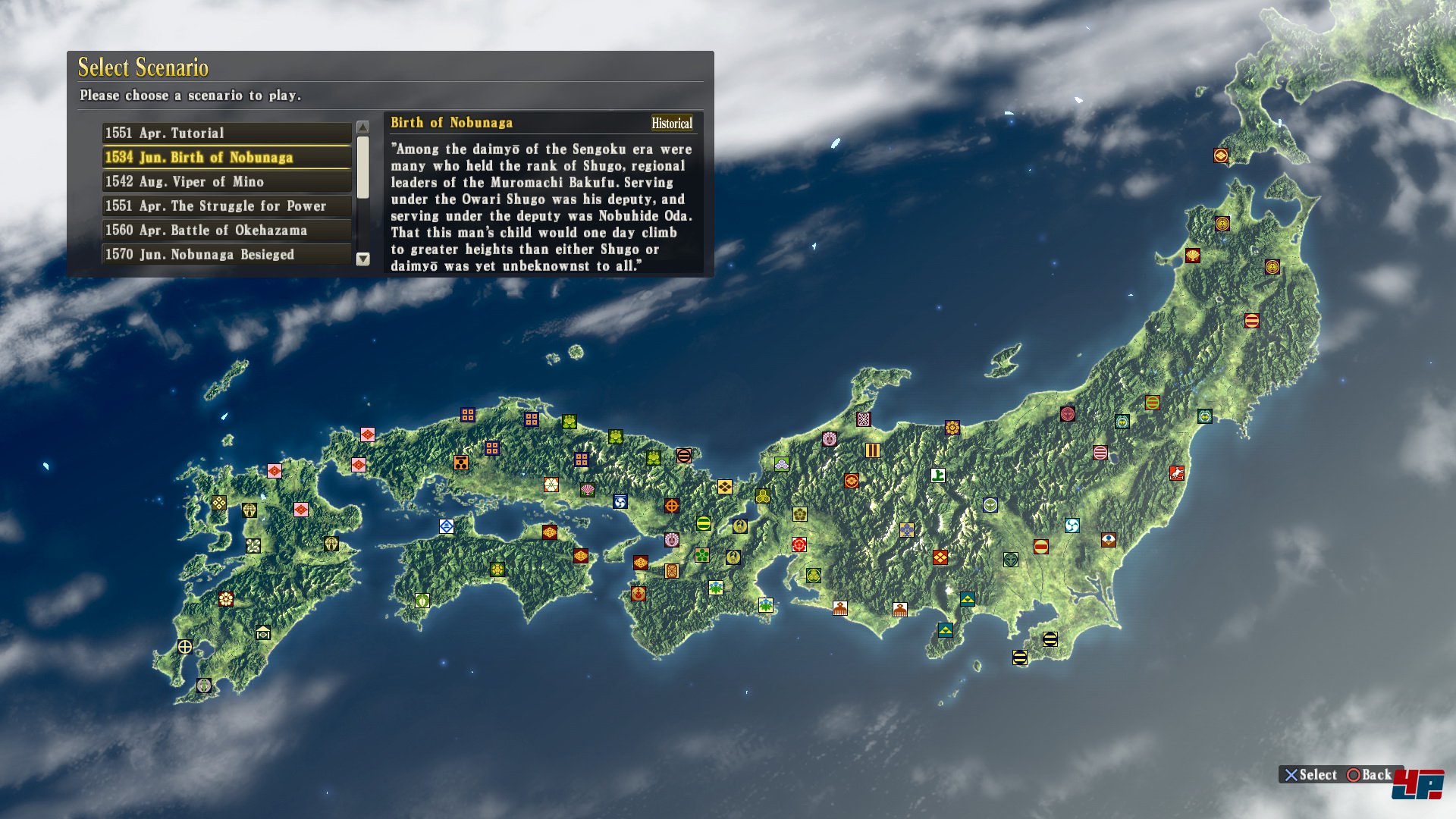Select the orange crest with three black circles in western Honshu
1456x819 pixels.
460,463
